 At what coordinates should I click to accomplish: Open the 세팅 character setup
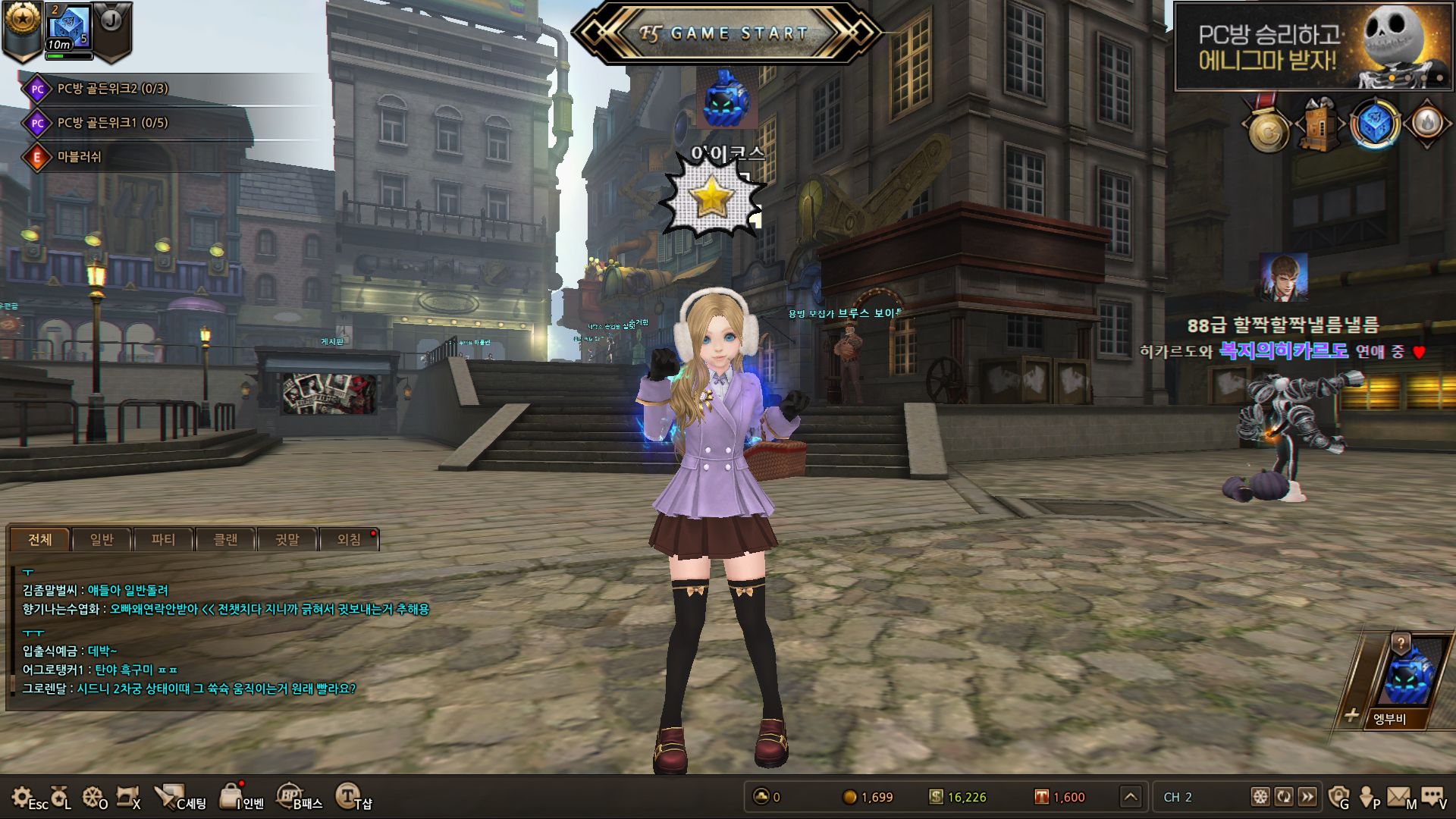tap(180, 798)
